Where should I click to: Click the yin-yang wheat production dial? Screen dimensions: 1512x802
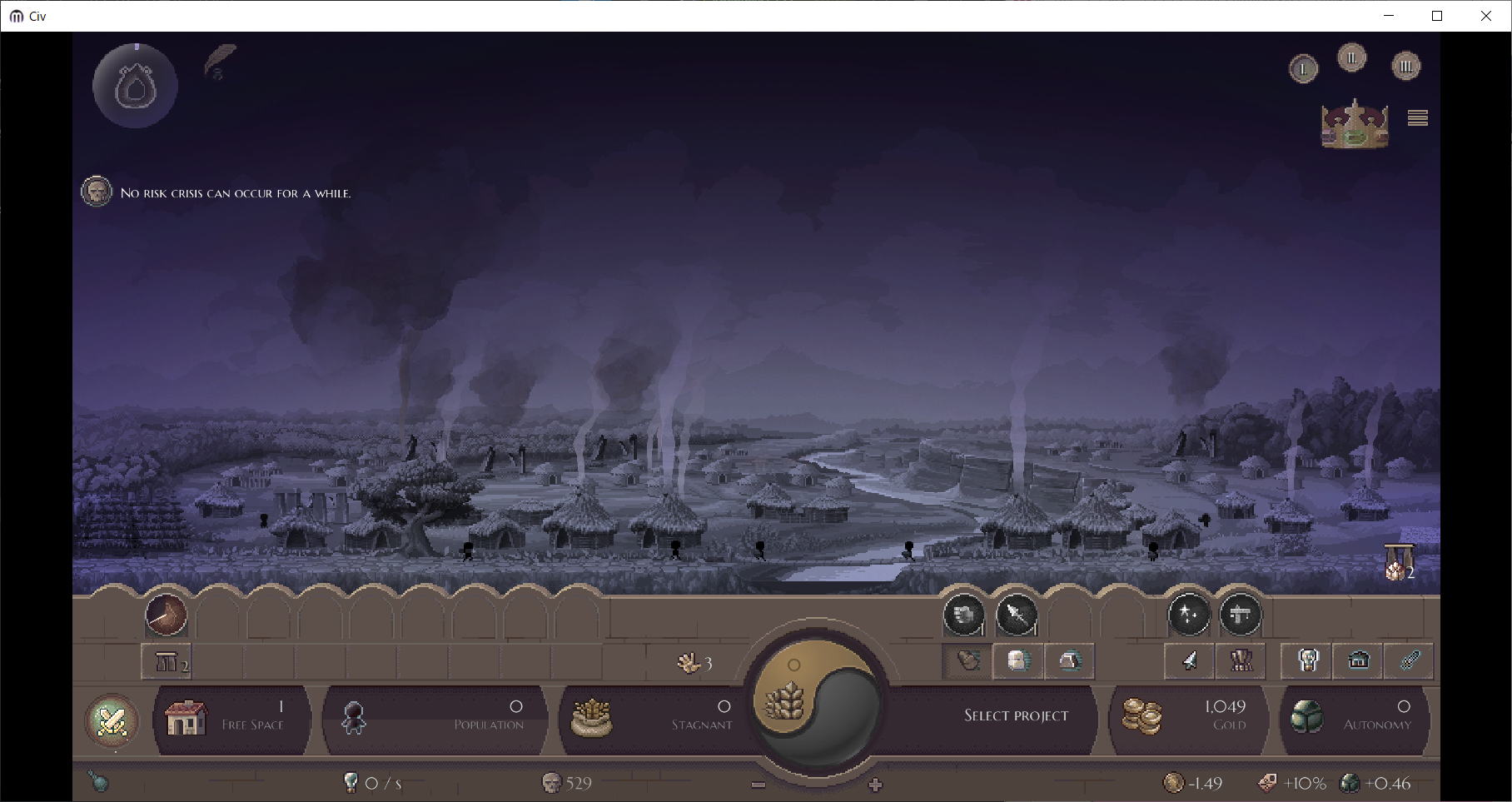pos(815,704)
